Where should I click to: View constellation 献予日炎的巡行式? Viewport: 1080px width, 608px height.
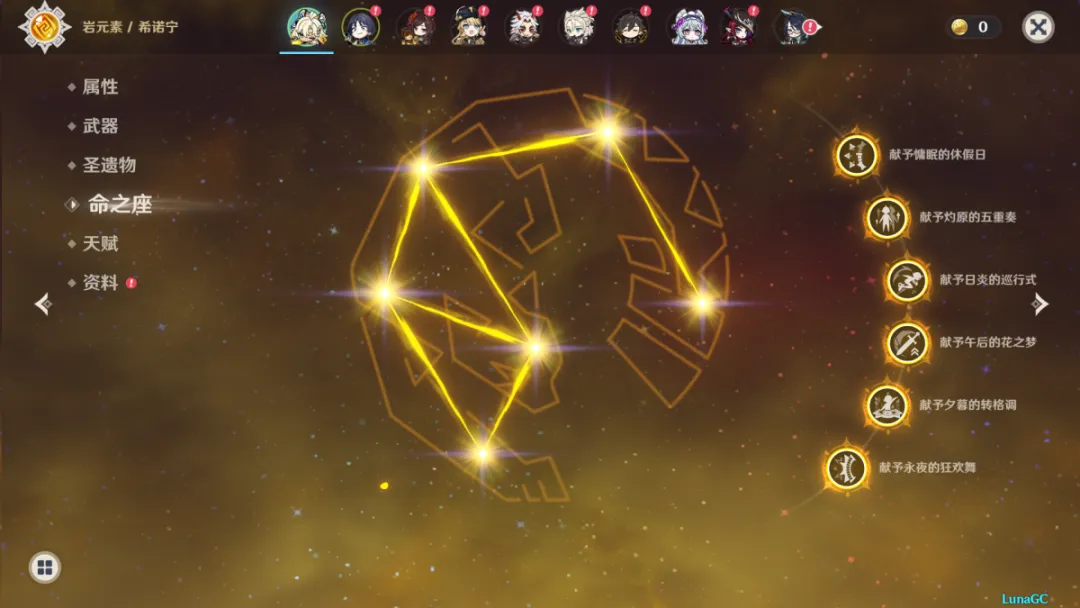point(907,280)
